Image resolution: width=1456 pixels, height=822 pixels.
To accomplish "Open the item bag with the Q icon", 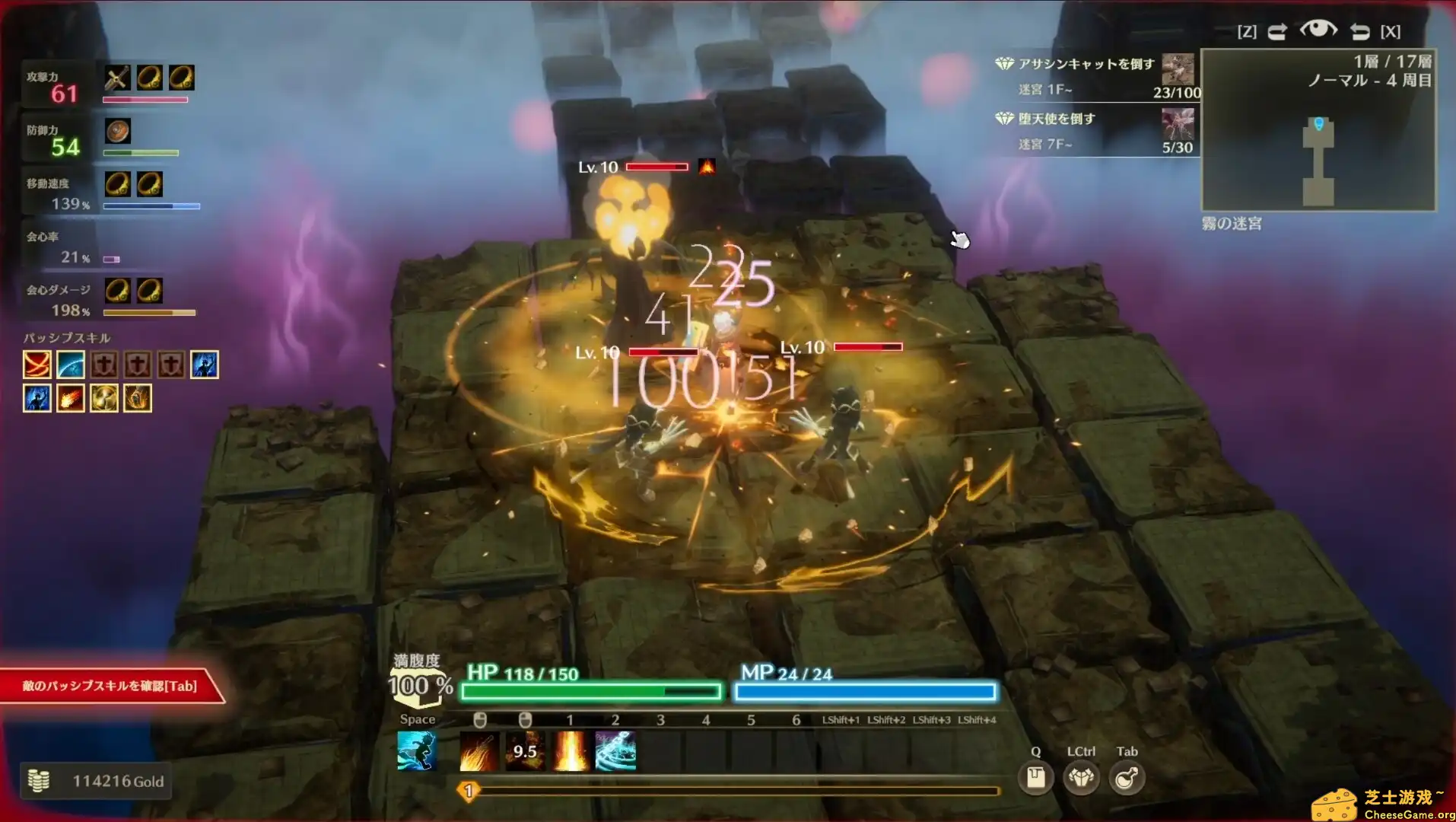I will (x=1035, y=777).
